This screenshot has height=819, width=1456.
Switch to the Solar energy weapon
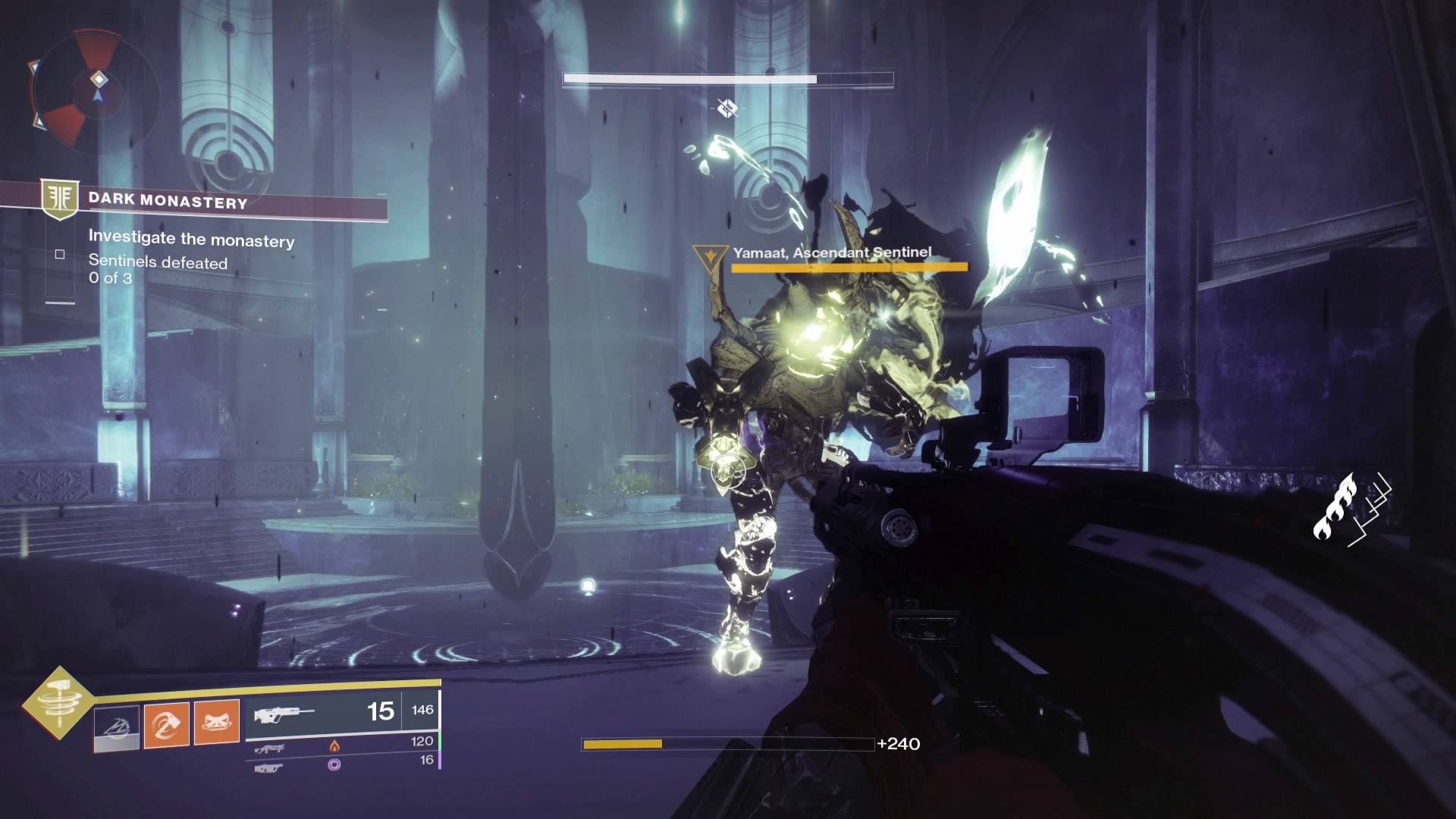tap(271, 748)
